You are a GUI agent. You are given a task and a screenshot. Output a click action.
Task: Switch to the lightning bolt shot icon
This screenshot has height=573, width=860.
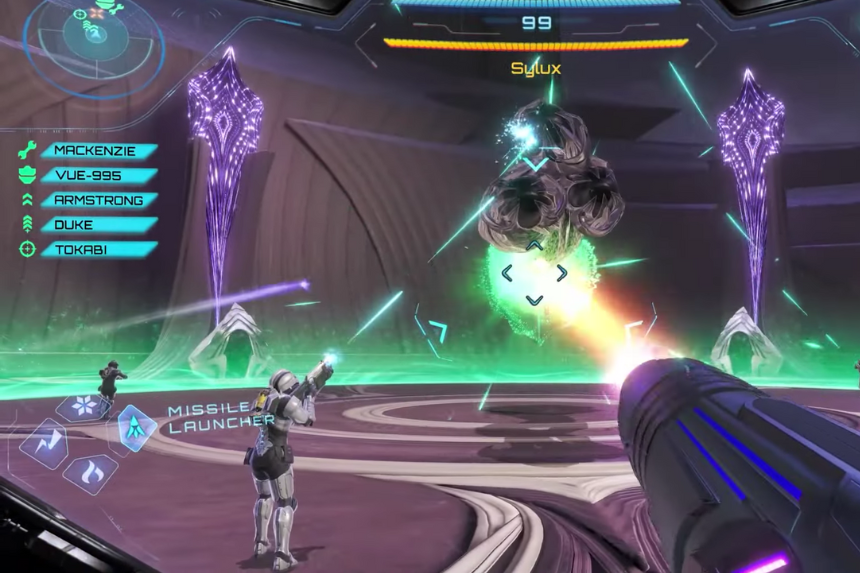pos(43,443)
